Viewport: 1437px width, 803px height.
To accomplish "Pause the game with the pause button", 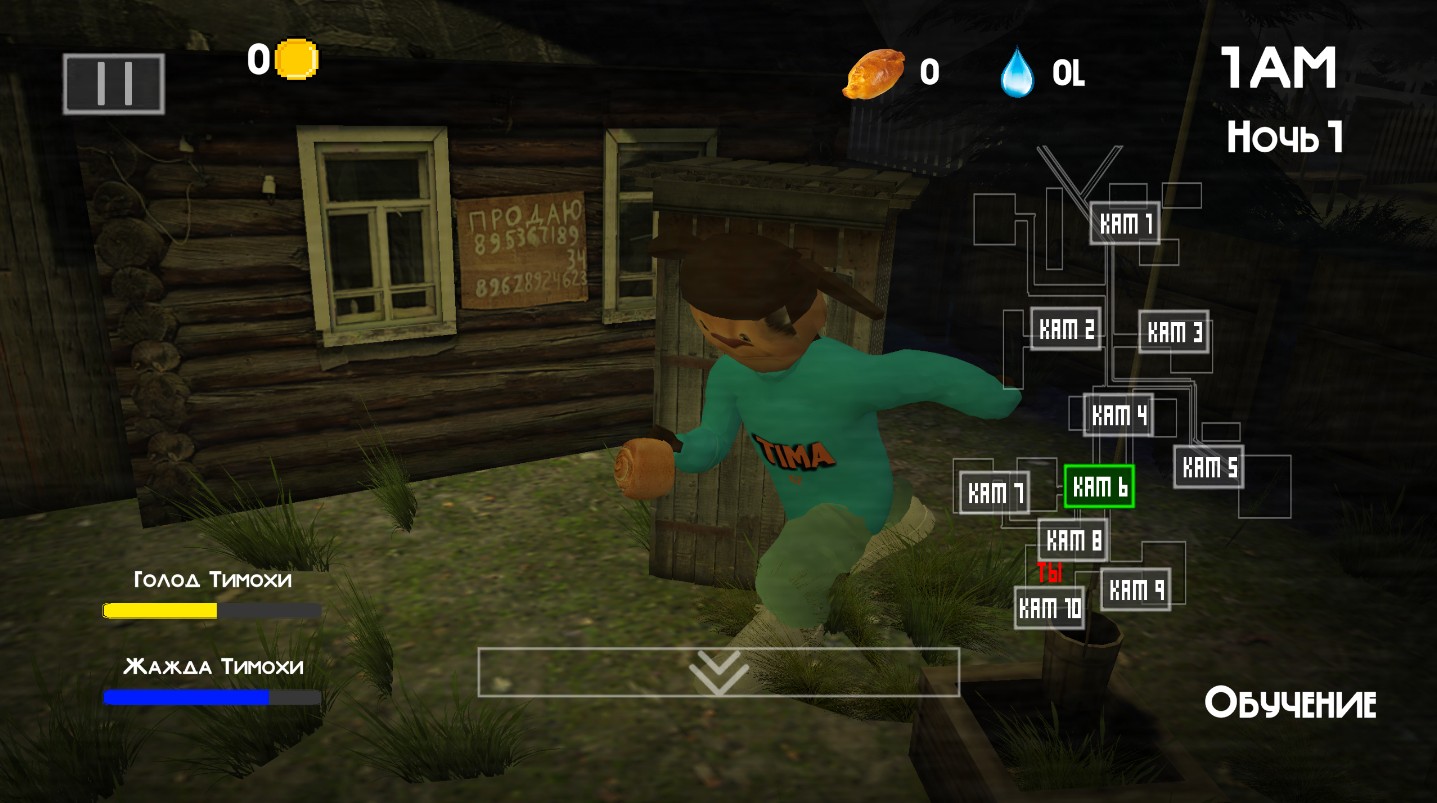I will click(x=114, y=83).
